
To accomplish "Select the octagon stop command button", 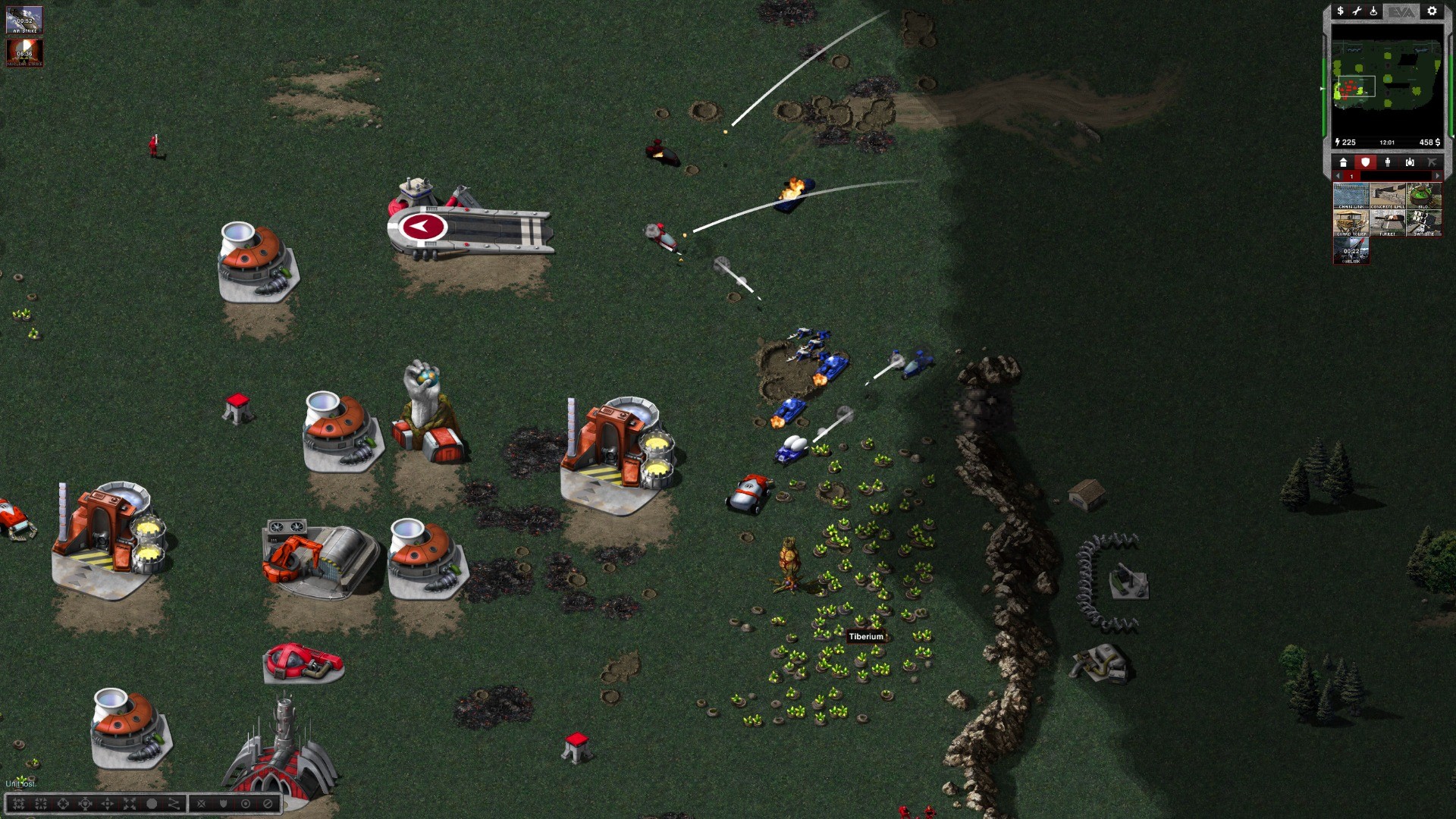I will tap(152, 804).
